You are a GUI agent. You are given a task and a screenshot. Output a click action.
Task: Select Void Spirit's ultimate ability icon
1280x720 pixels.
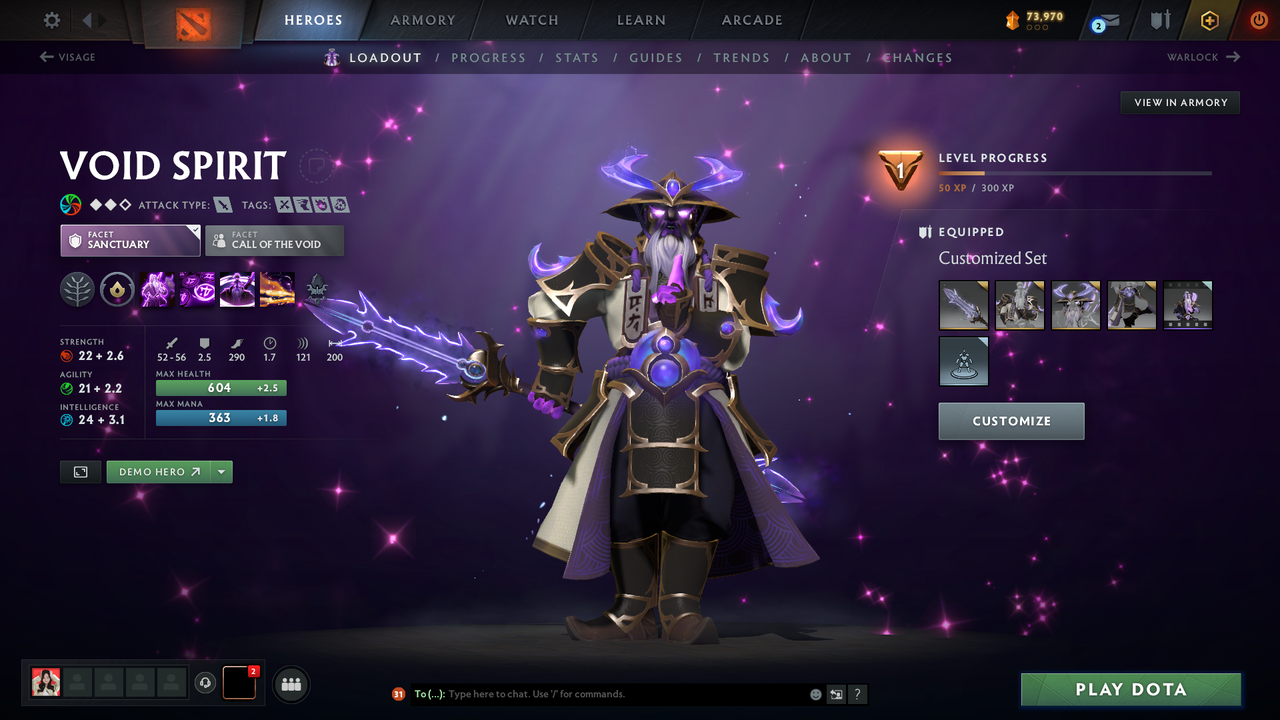(x=277, y=290)
